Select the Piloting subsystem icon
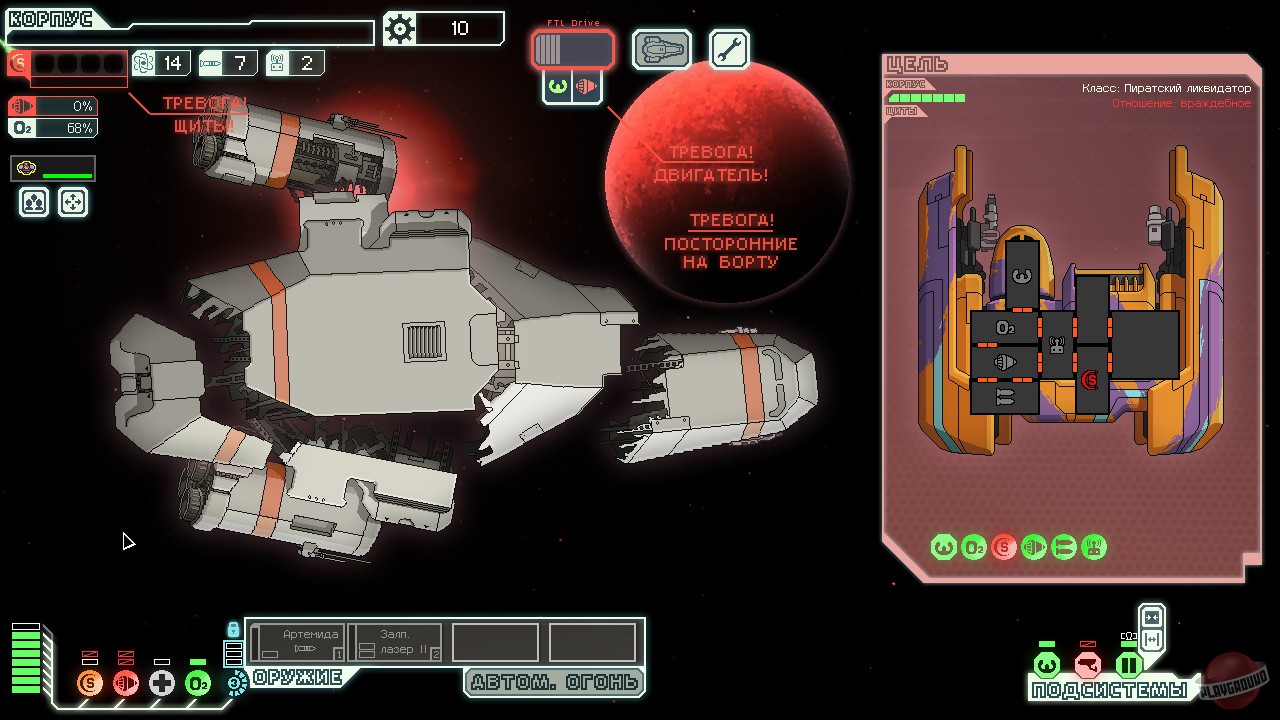This screenshot has width=1280, height=720. (1045, 663)
